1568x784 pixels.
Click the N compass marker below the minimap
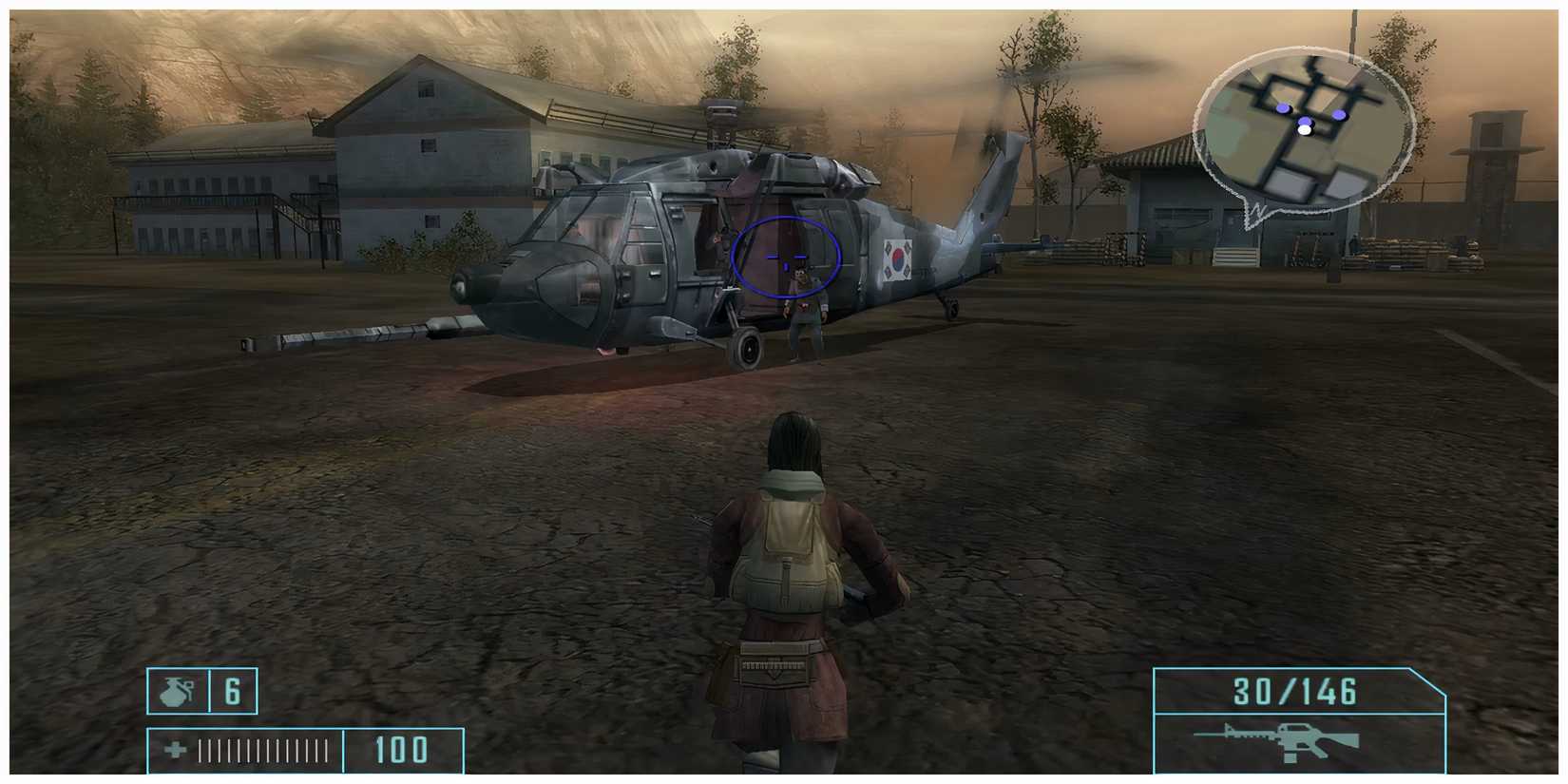click(x=1257, y=211)
